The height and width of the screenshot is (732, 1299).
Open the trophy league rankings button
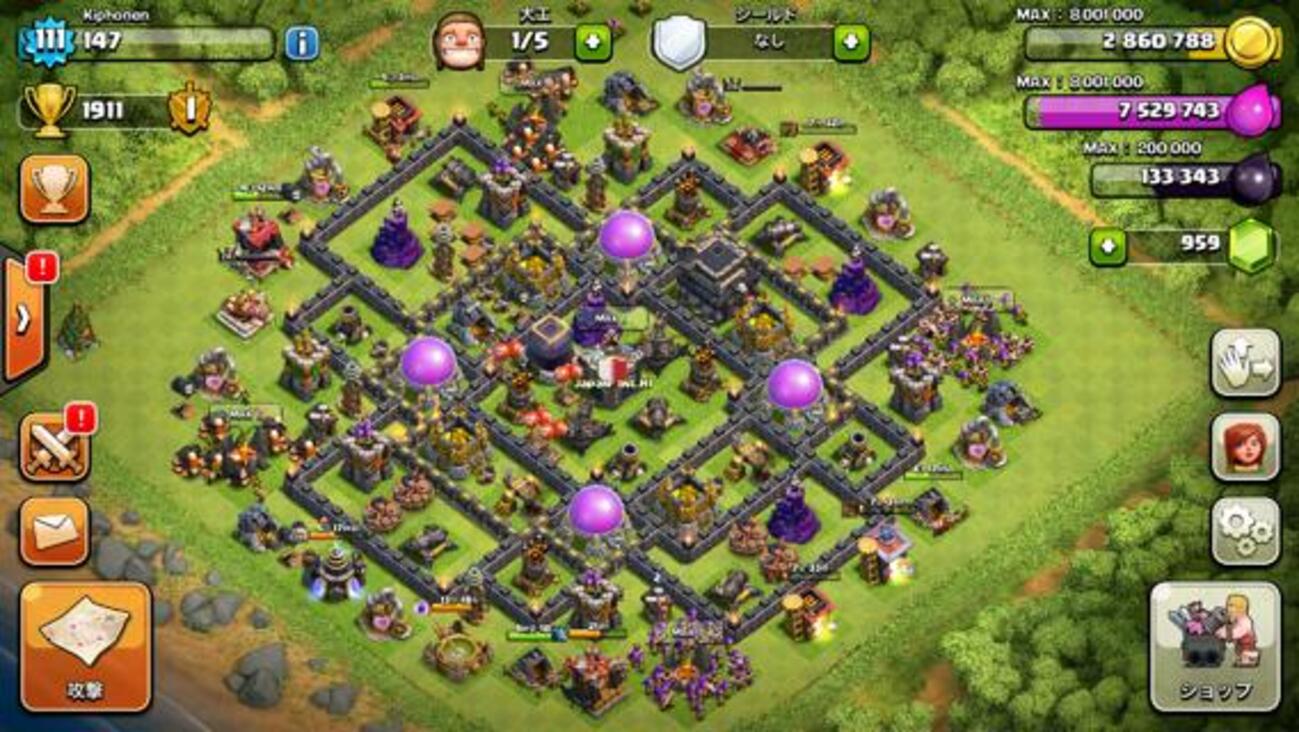pyautogui.click(x=54, y=189)
